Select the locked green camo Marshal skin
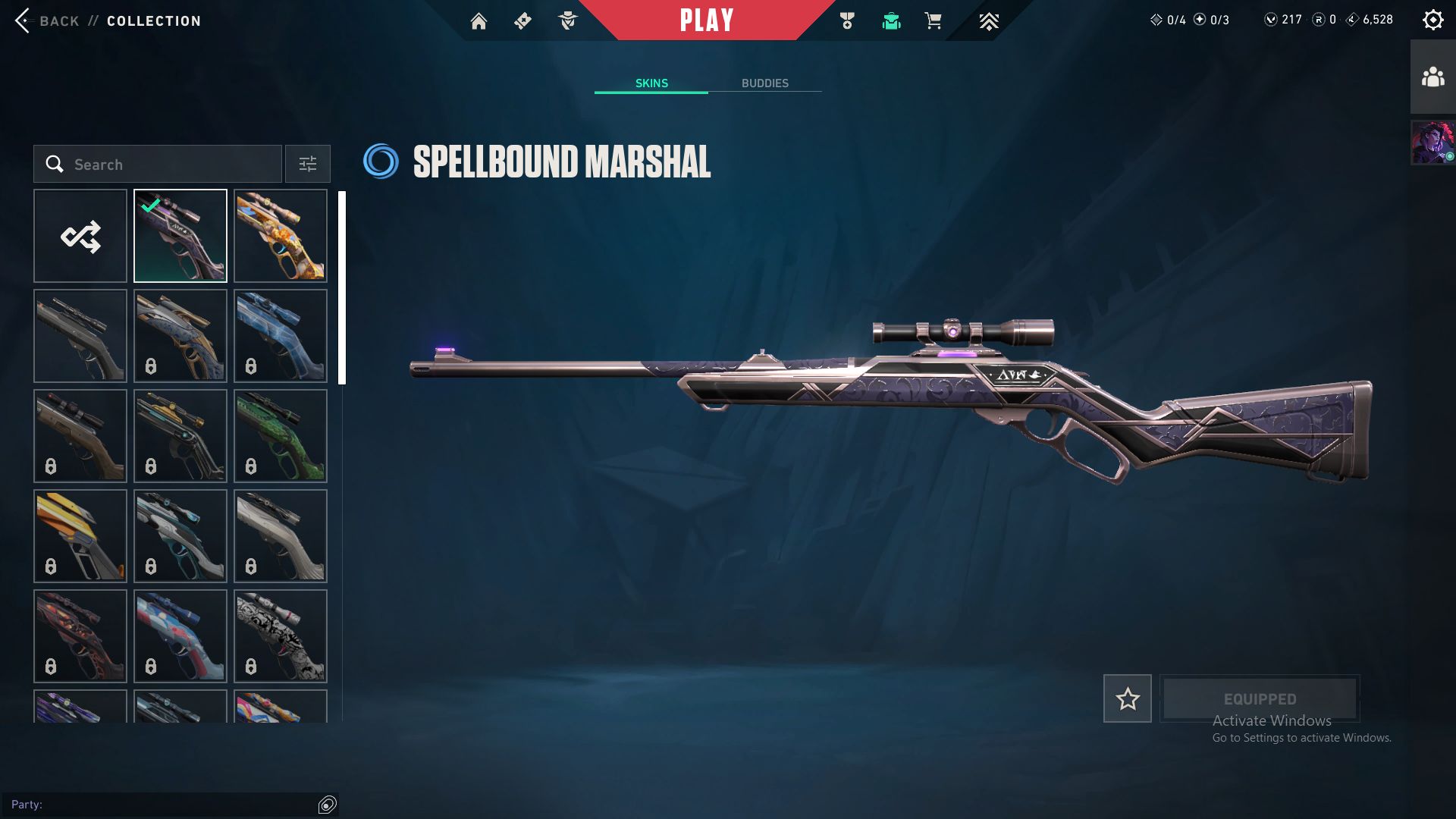The image size is (1456, 819). (x=281, y=436)
